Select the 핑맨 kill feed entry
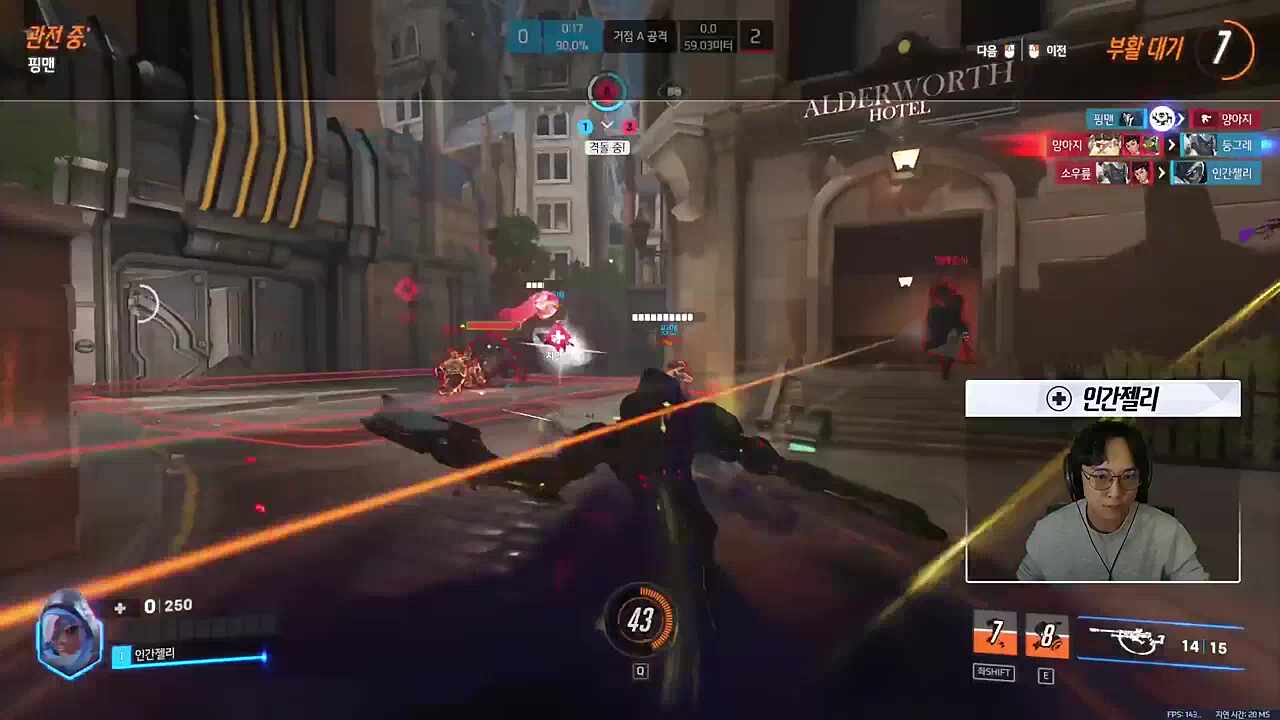This screenshot has height=720, width=1280. (1104, 119)
